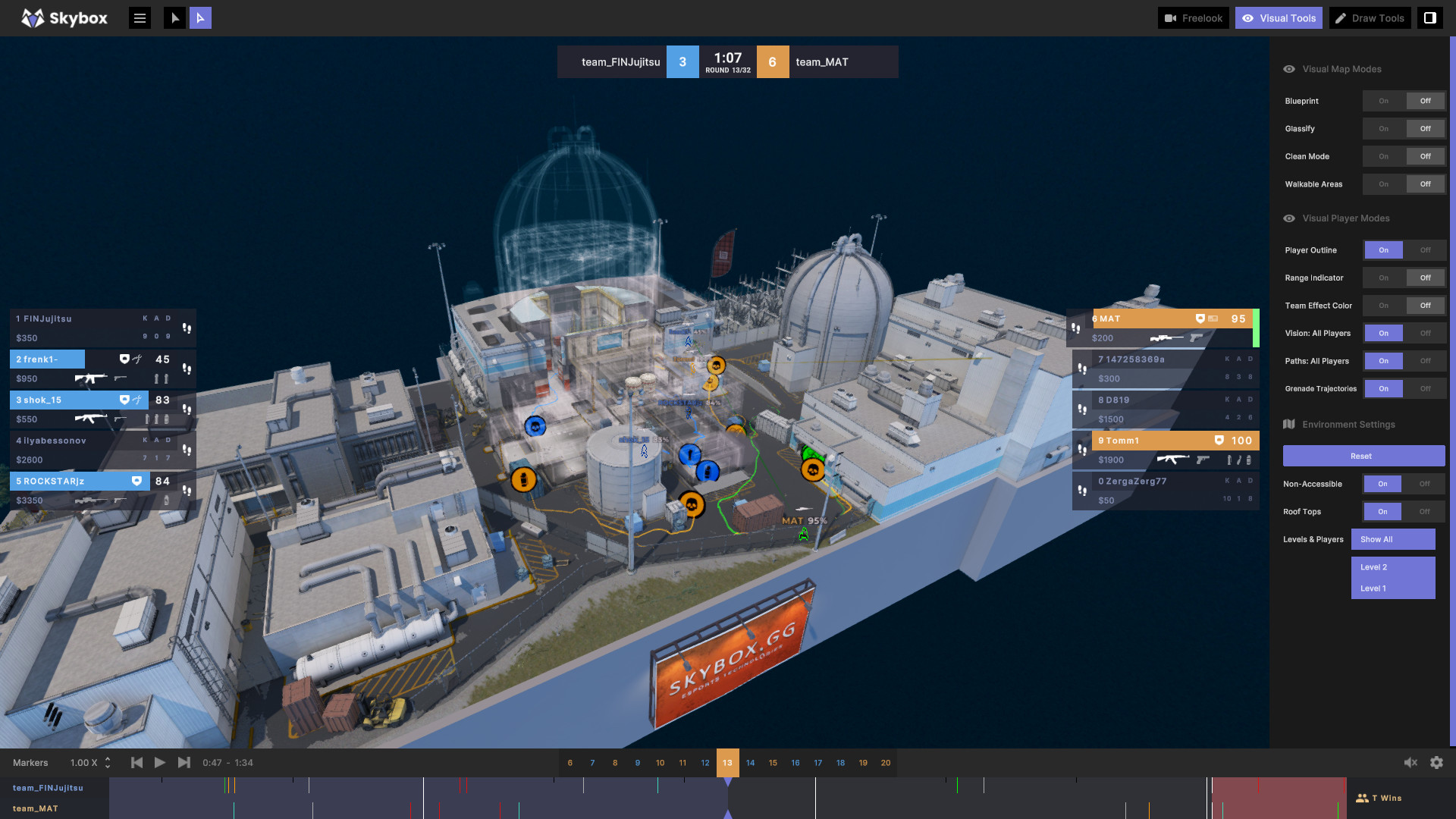Viewport: 1456px width, 819px height.
Task: Open the Skybox hamburger menu
Action: [x=140, y=17]
